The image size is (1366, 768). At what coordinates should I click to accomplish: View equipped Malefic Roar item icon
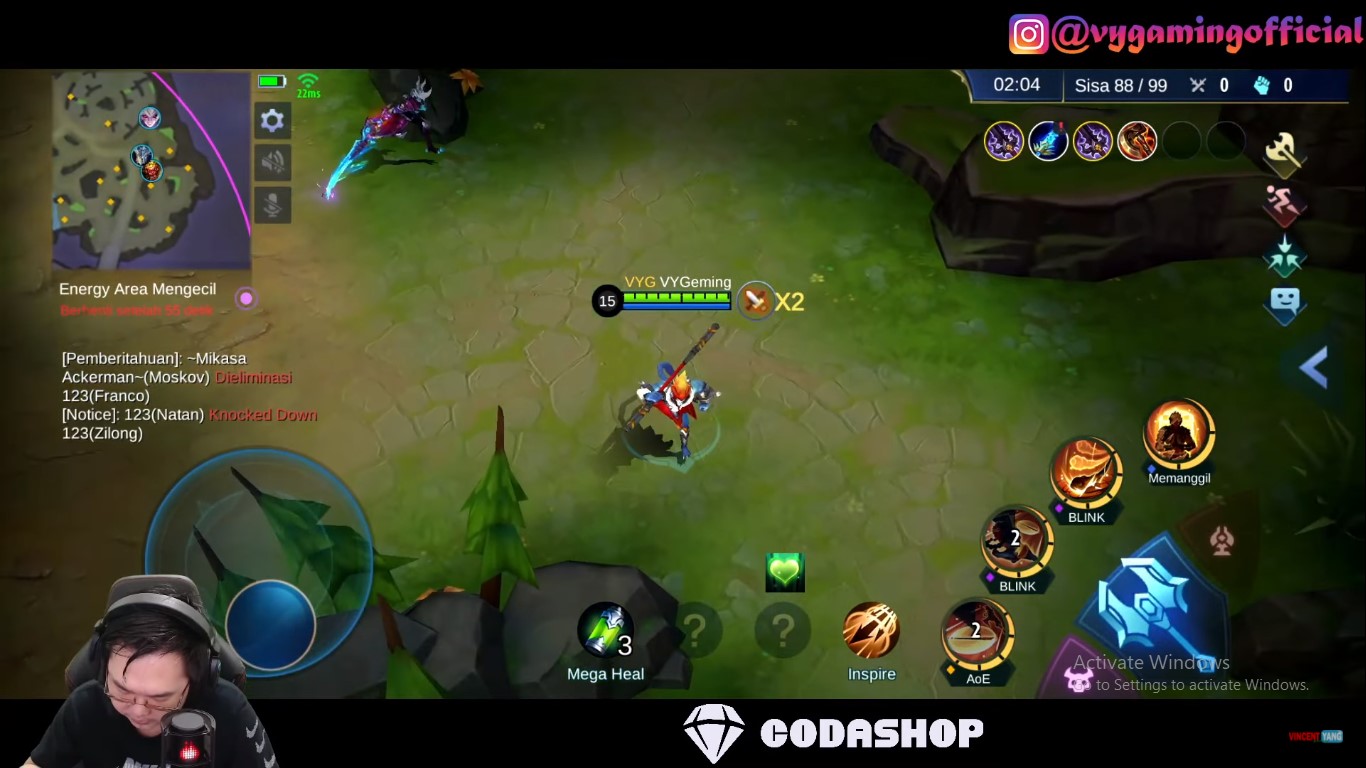1136,141
